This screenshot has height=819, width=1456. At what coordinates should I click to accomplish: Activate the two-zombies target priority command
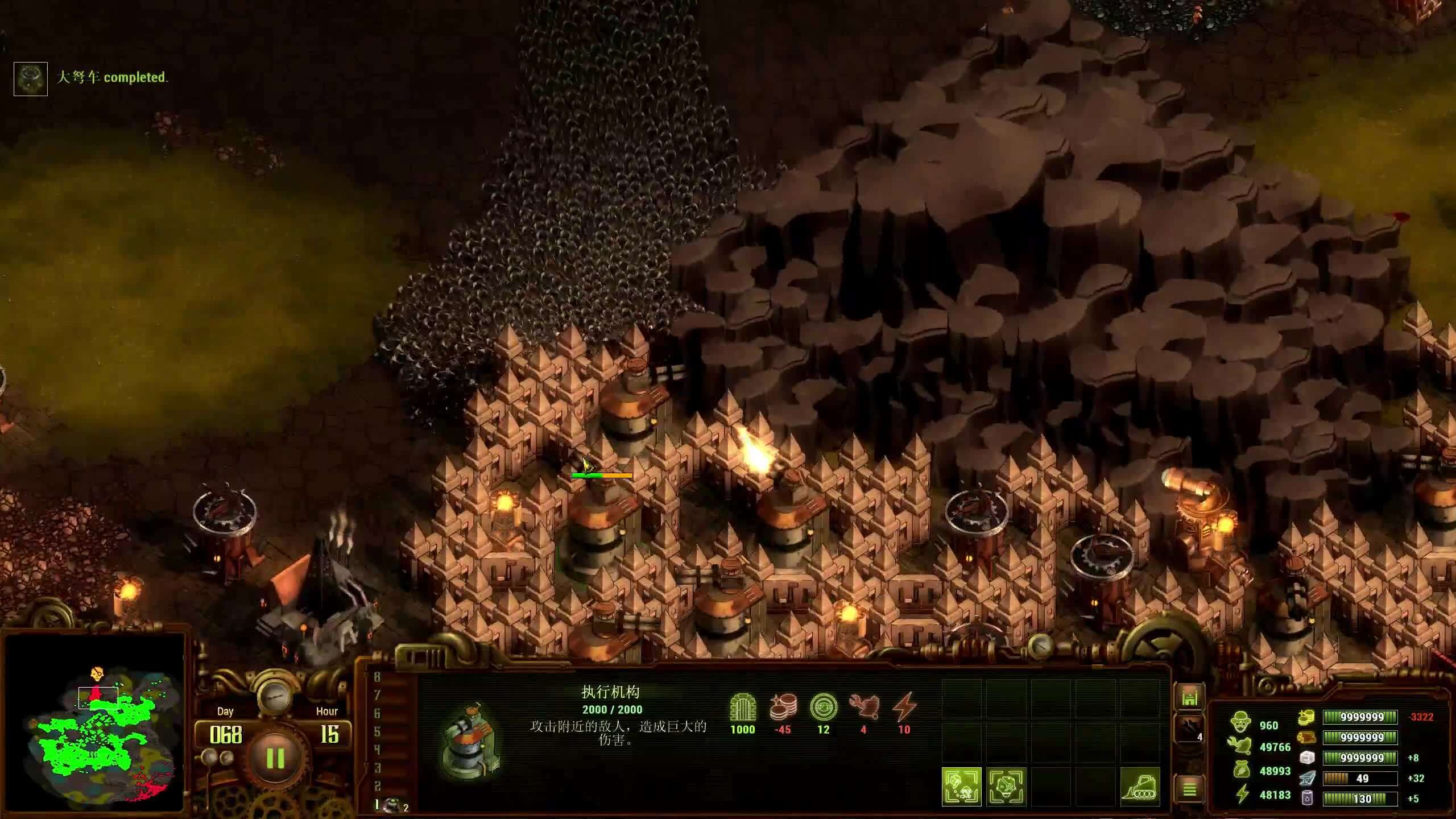(962, 787)
